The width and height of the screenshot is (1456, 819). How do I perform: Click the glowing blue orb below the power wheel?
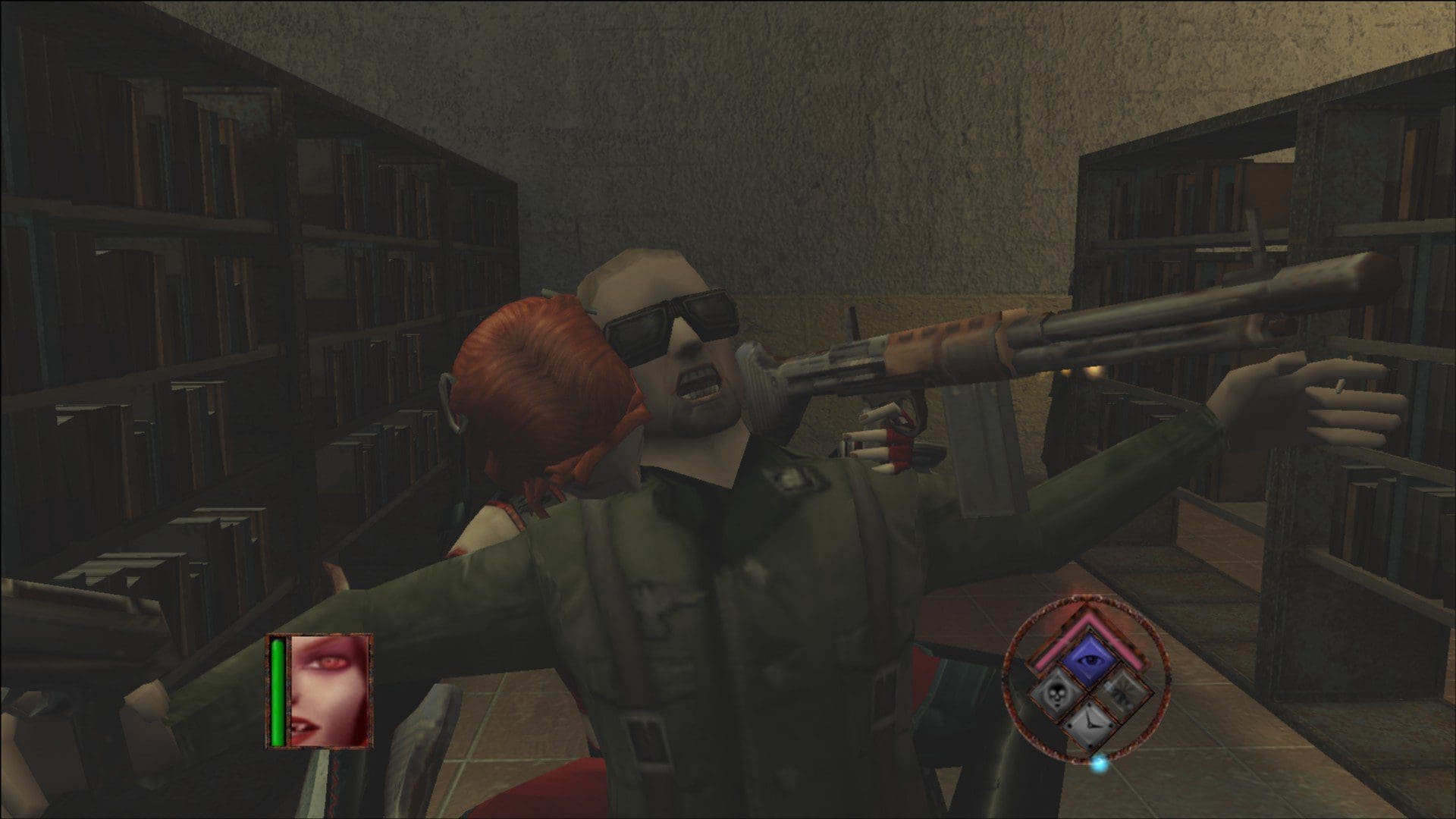pyautogui.click(x=1100, y=765)
